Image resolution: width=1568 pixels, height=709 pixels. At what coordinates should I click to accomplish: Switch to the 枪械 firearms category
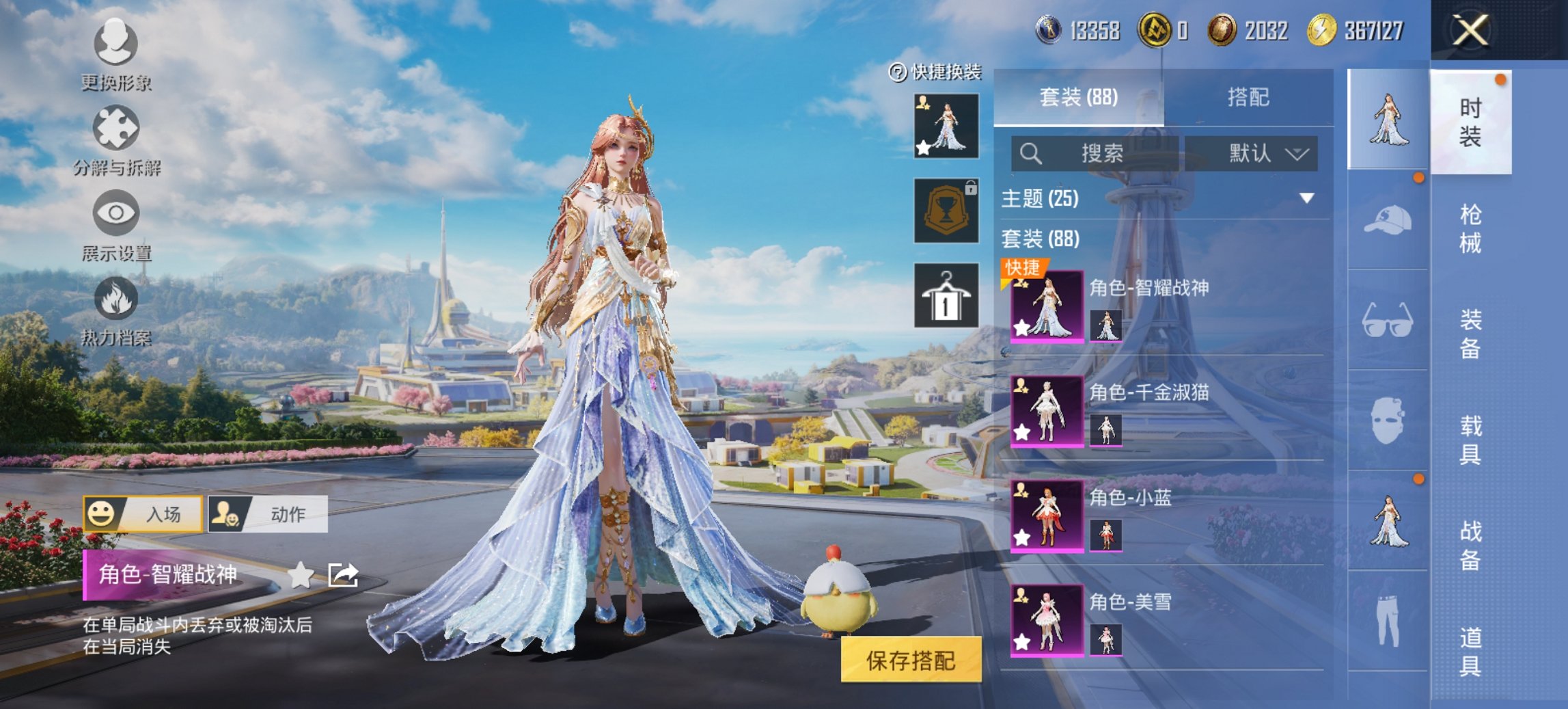tap(1470, 228)
